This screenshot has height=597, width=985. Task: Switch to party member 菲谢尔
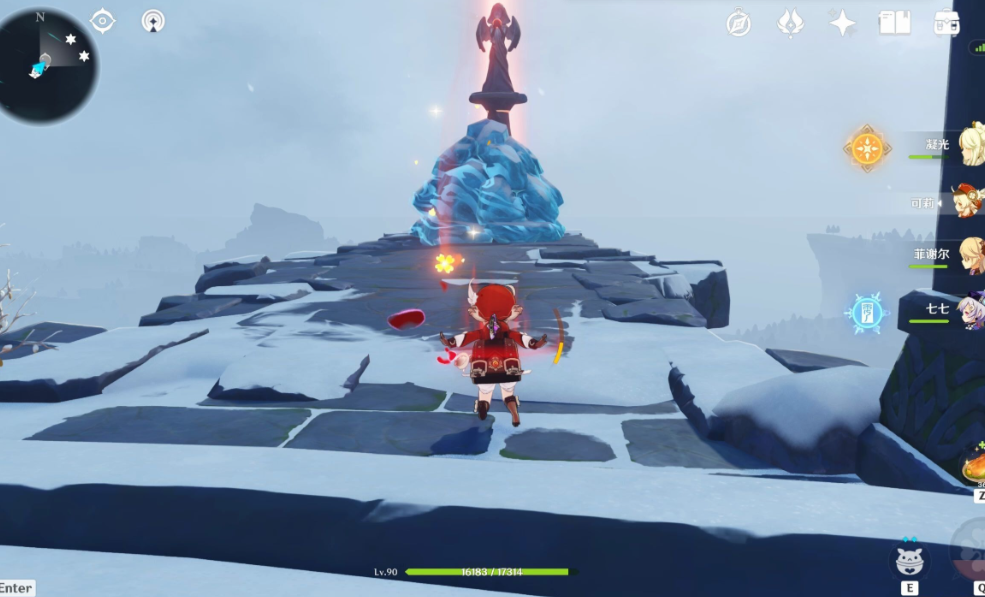(970, 255)
